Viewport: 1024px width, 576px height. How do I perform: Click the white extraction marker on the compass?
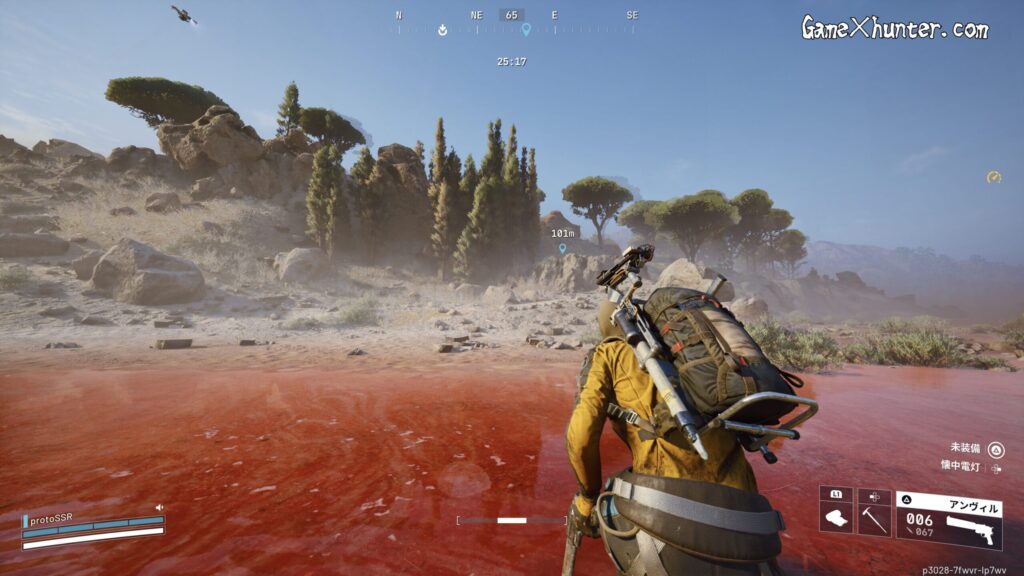click(x=443, y=30)
